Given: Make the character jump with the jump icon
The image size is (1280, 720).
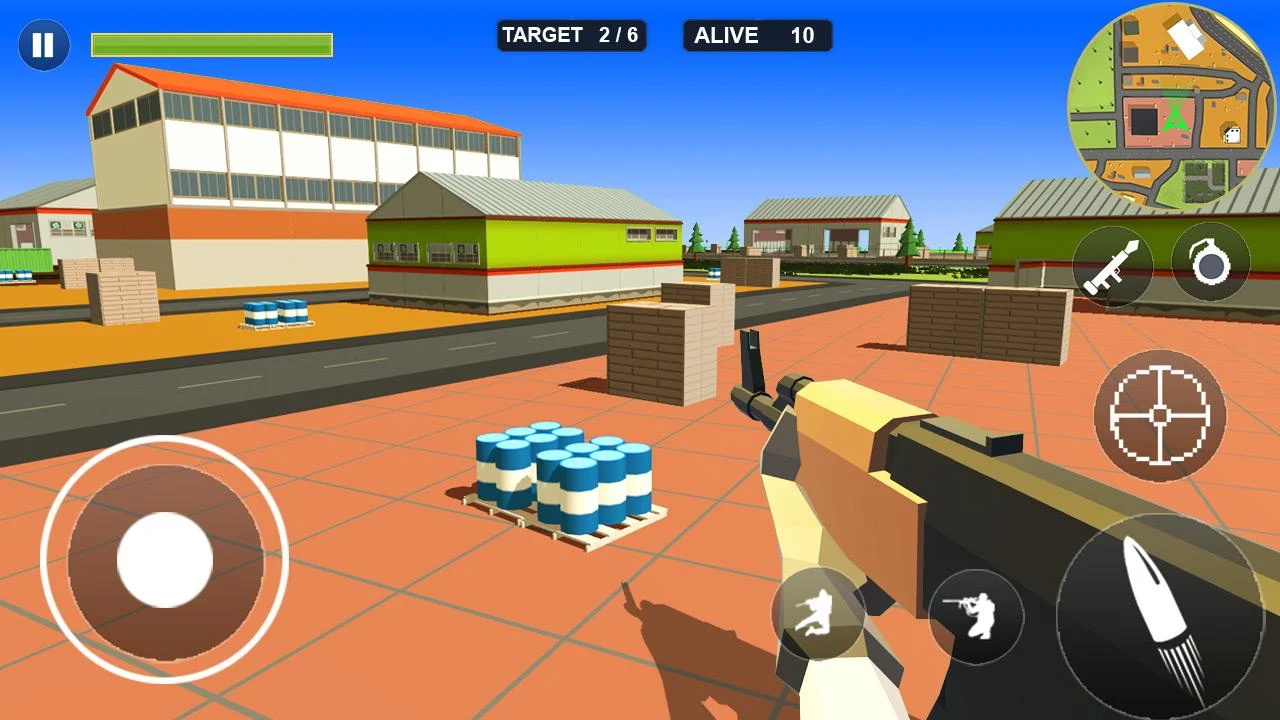Looking at the screenshot, I should pyautogui.click(x=818, y=615).
